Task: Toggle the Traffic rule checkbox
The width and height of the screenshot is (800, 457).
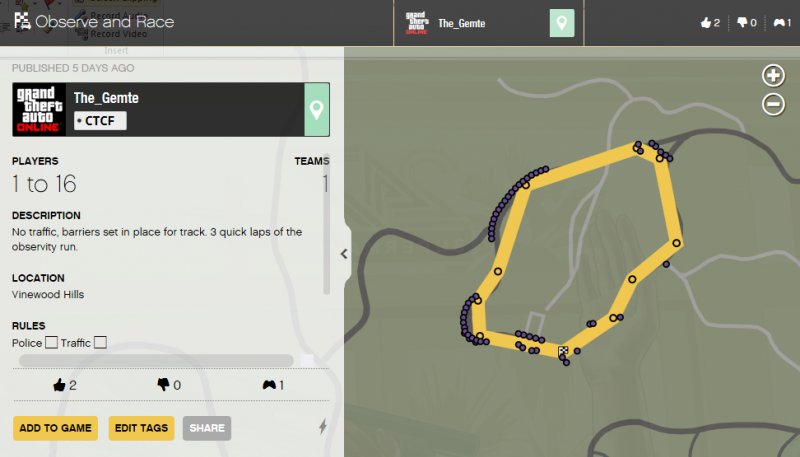Action: (x=100, y=343)
